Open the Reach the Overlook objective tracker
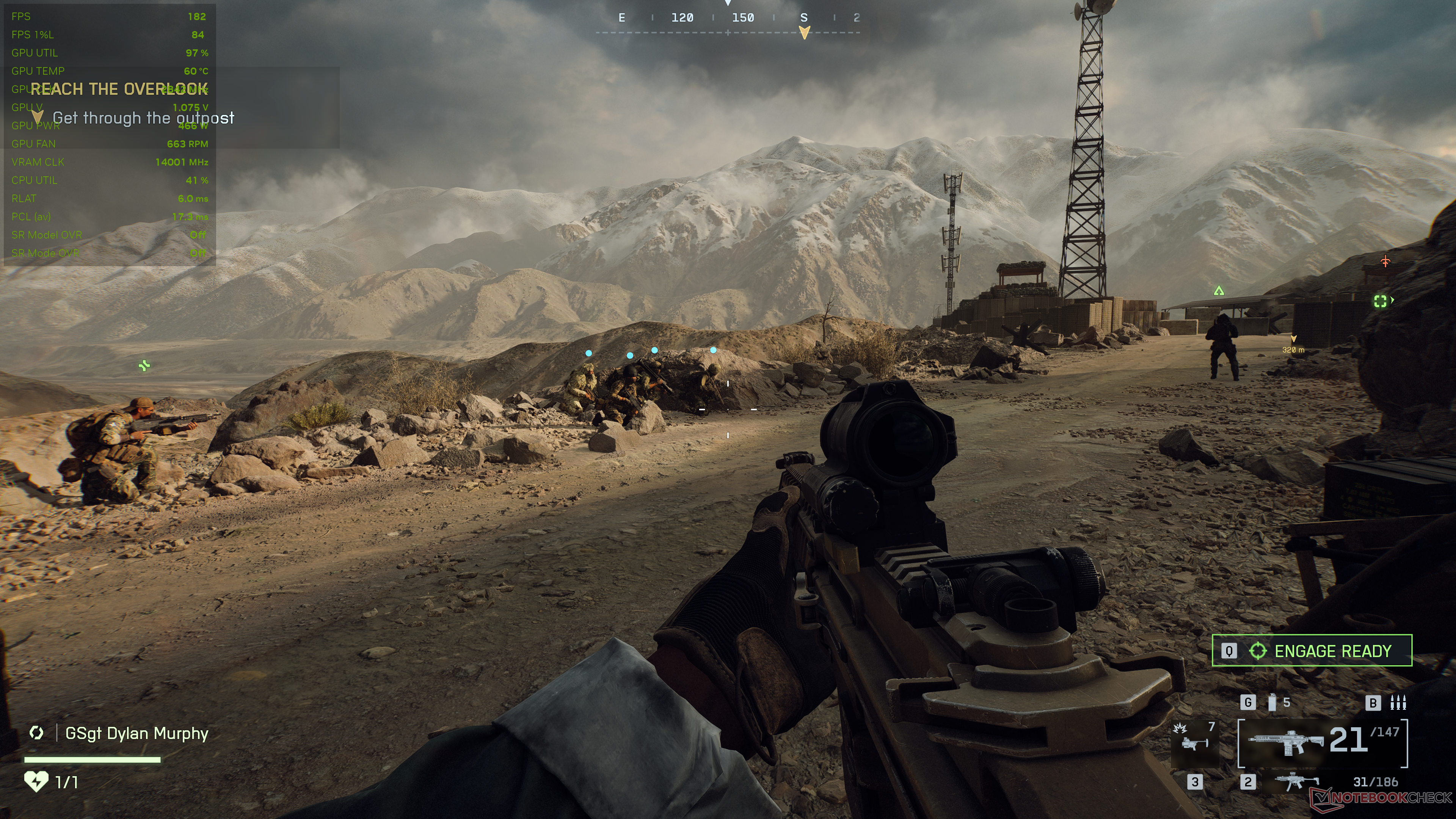 pos(119,89)
